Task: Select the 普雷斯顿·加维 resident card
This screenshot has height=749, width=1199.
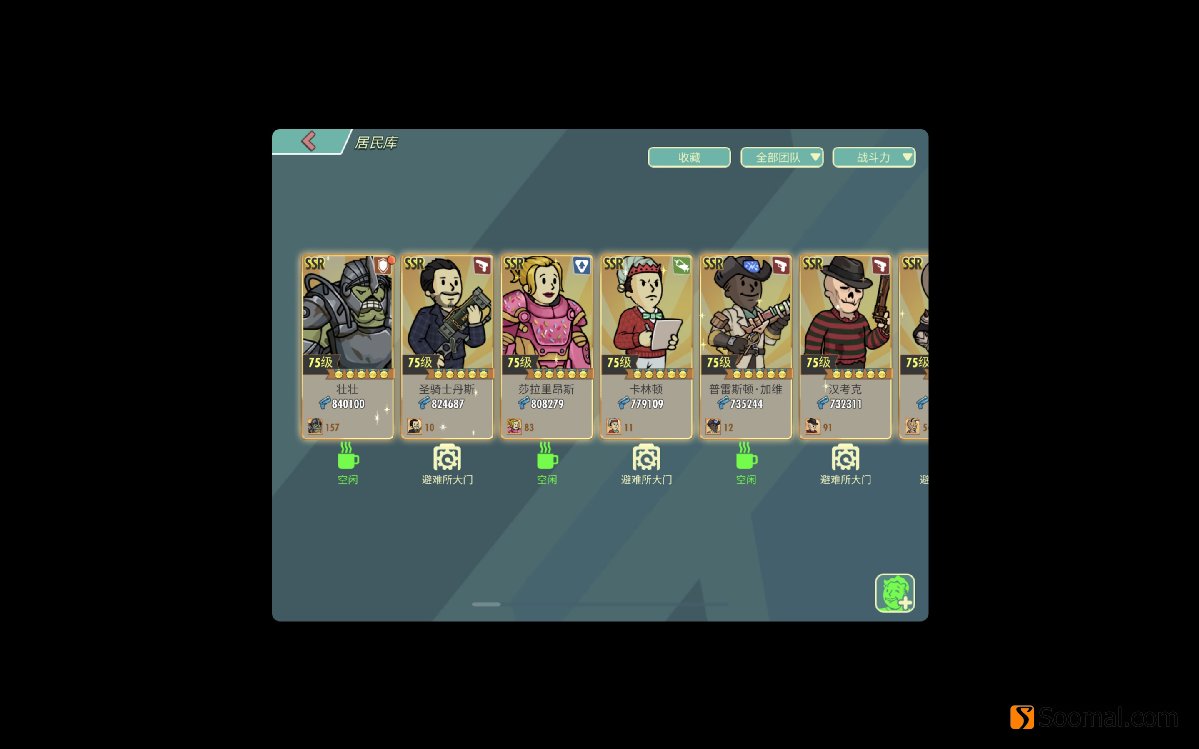Action: [746, 346]
